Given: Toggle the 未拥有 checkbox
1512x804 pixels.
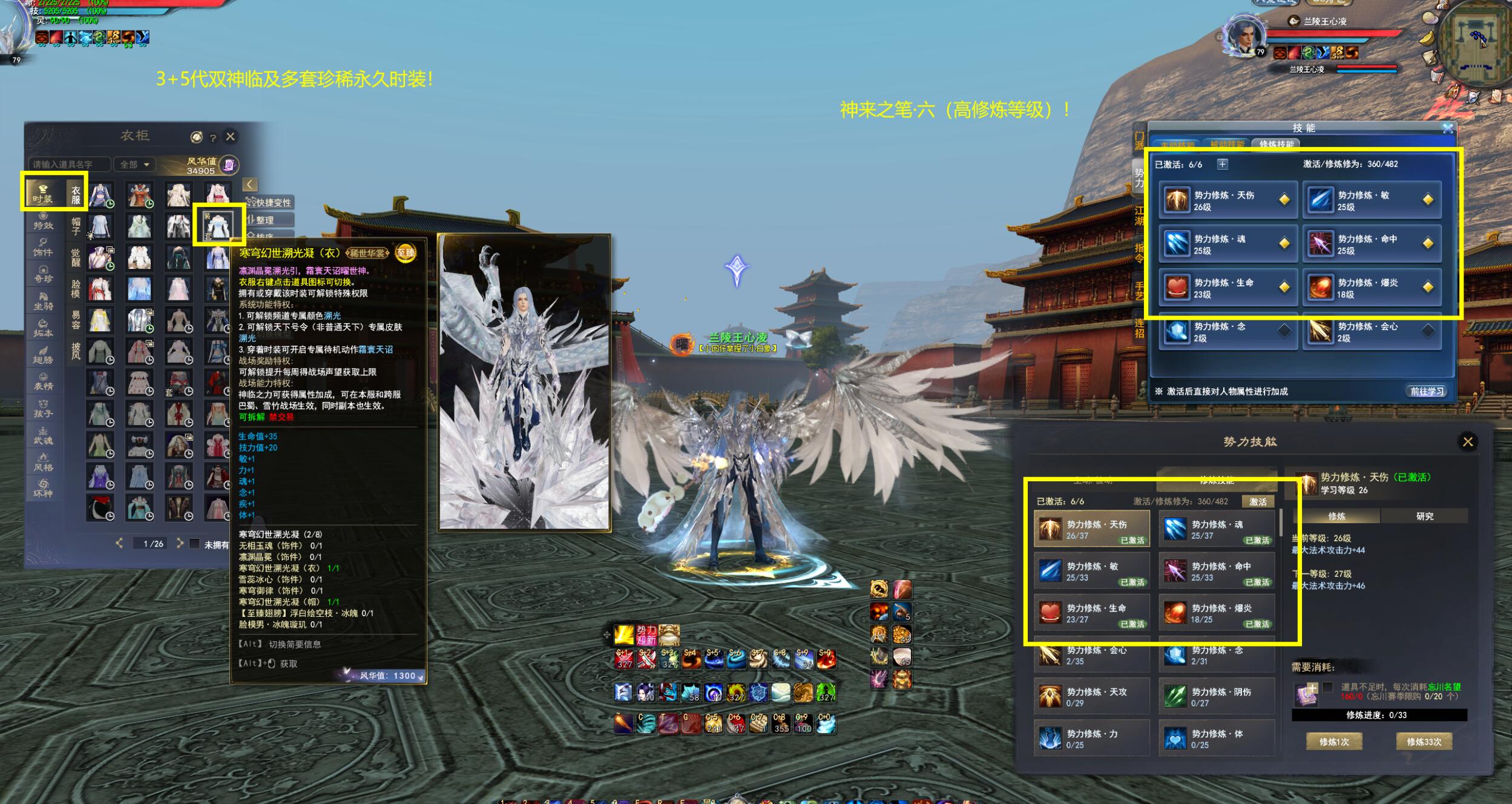Looking at the screenshot, I should (194, 544).
